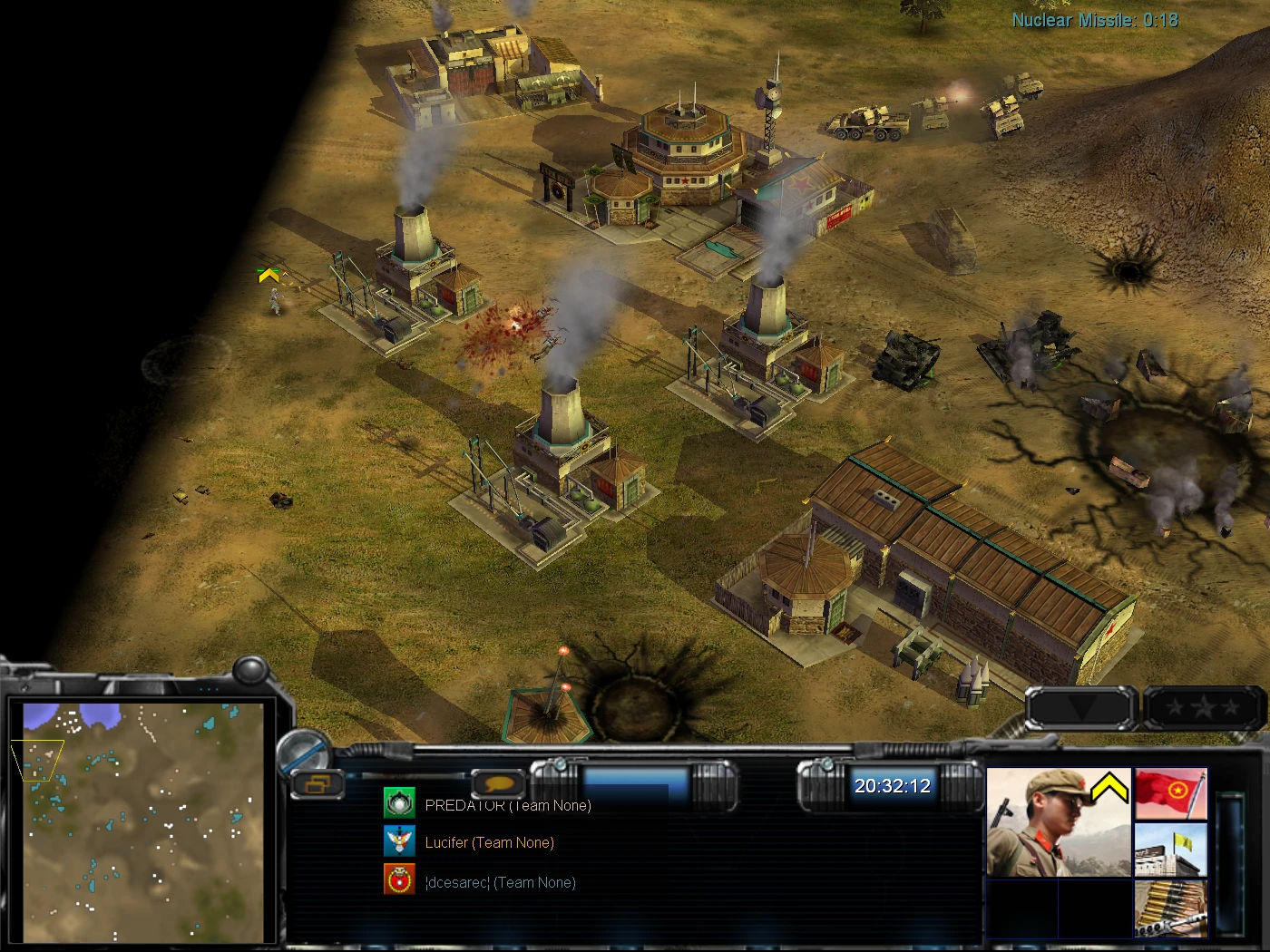Choose the capture building icon with yellow flag
This screenshot has height=952, width=1270.
click(x=1170, y=850)
